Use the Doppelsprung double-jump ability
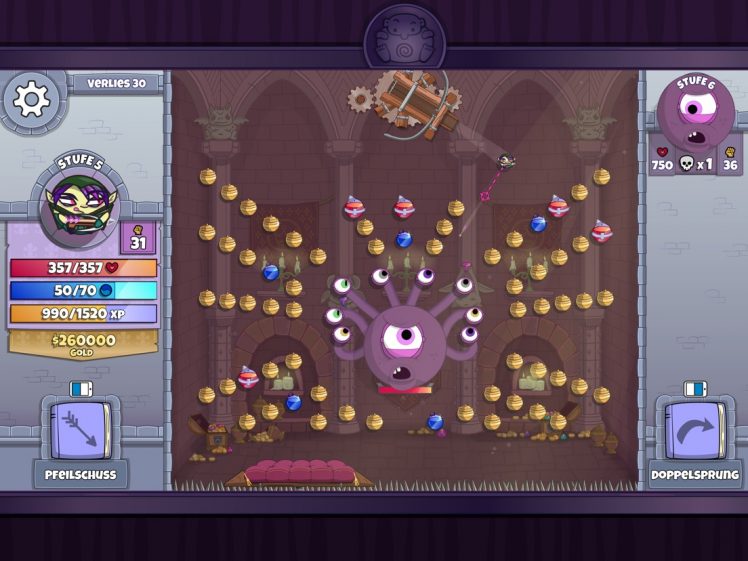This screenshot has height=561, width=748. (695, 430)
